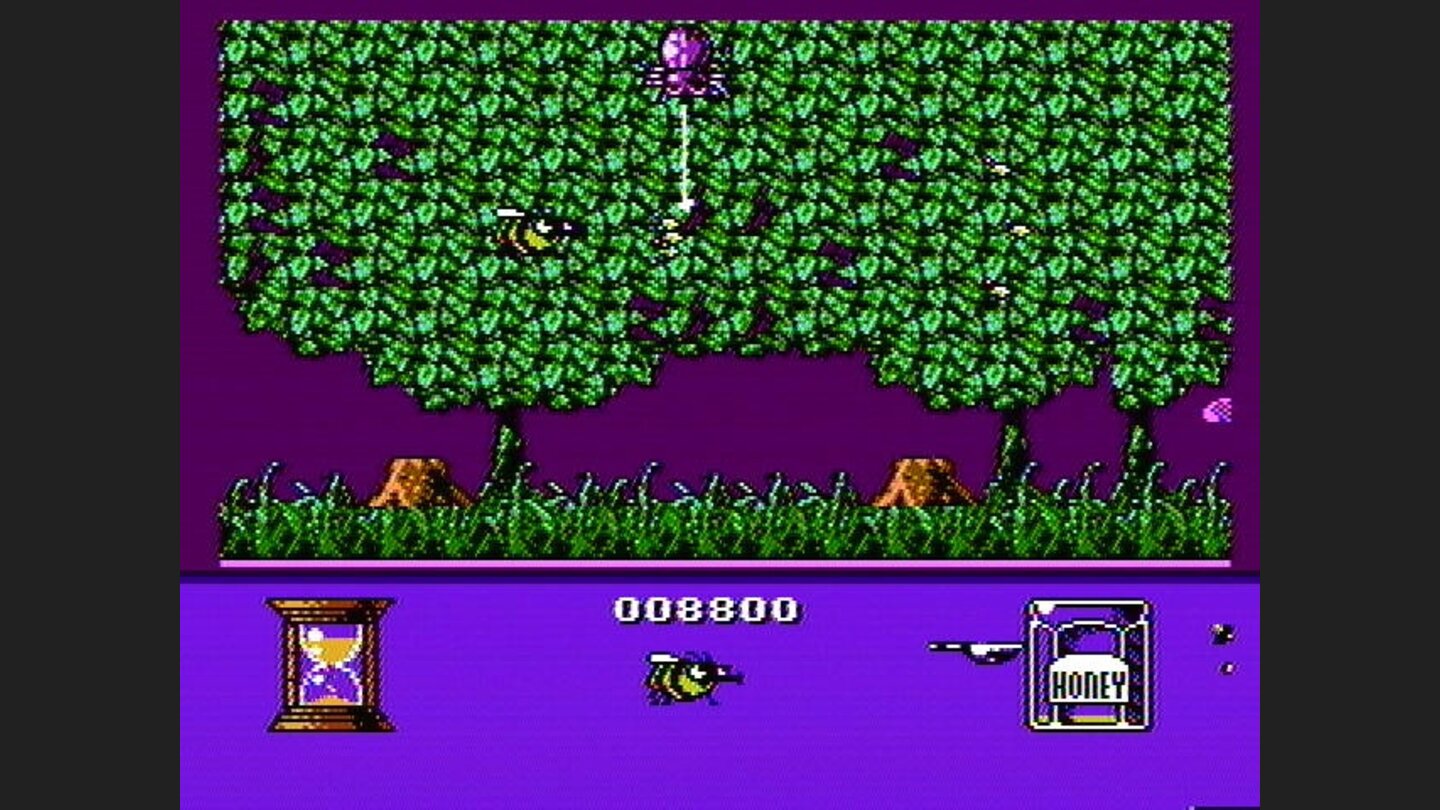Screen dimensions: 1440x810
Task: Select the spider hanging from its balloon
Action: point(685,55)
